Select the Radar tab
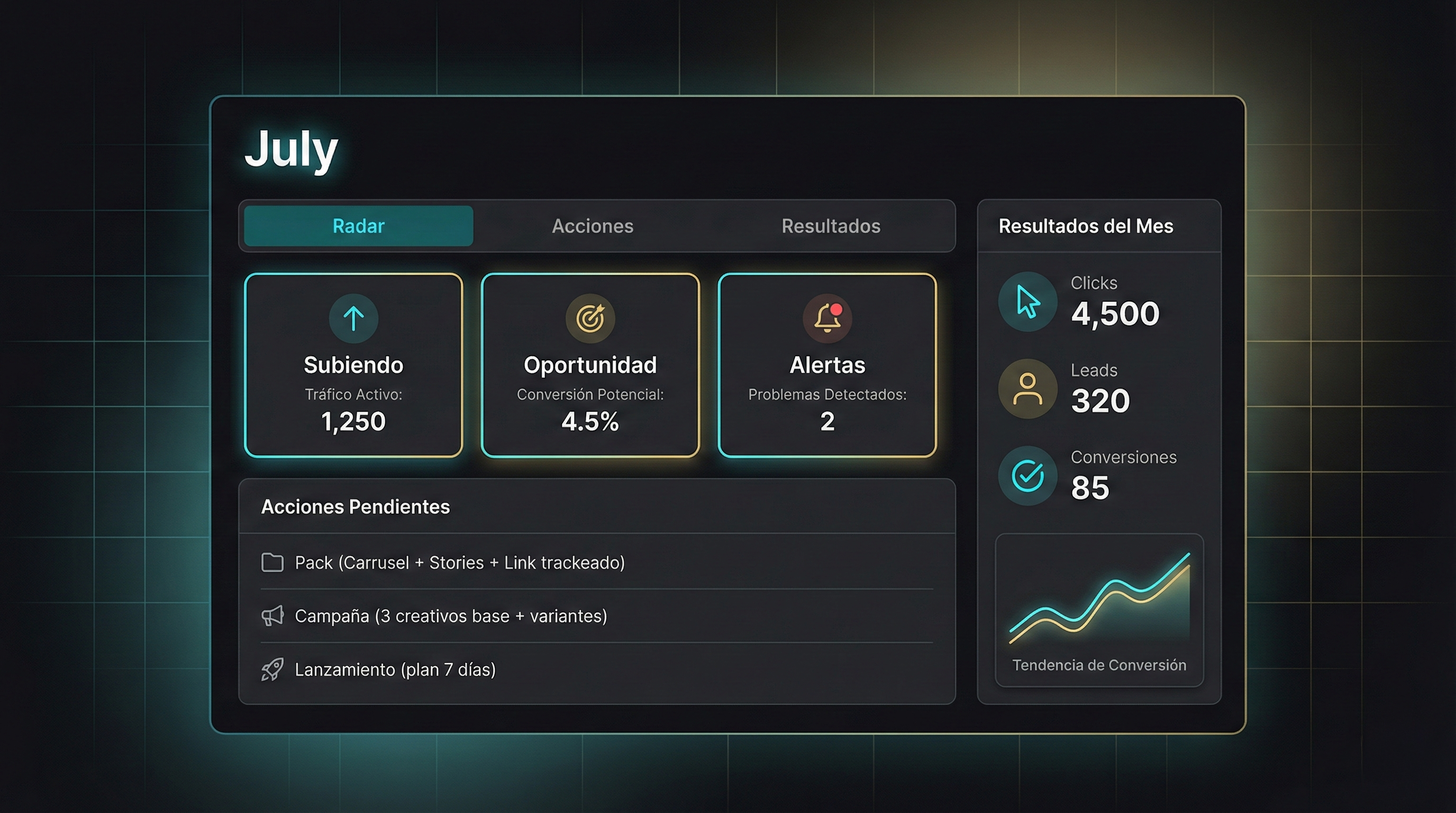 click(357, 226)
